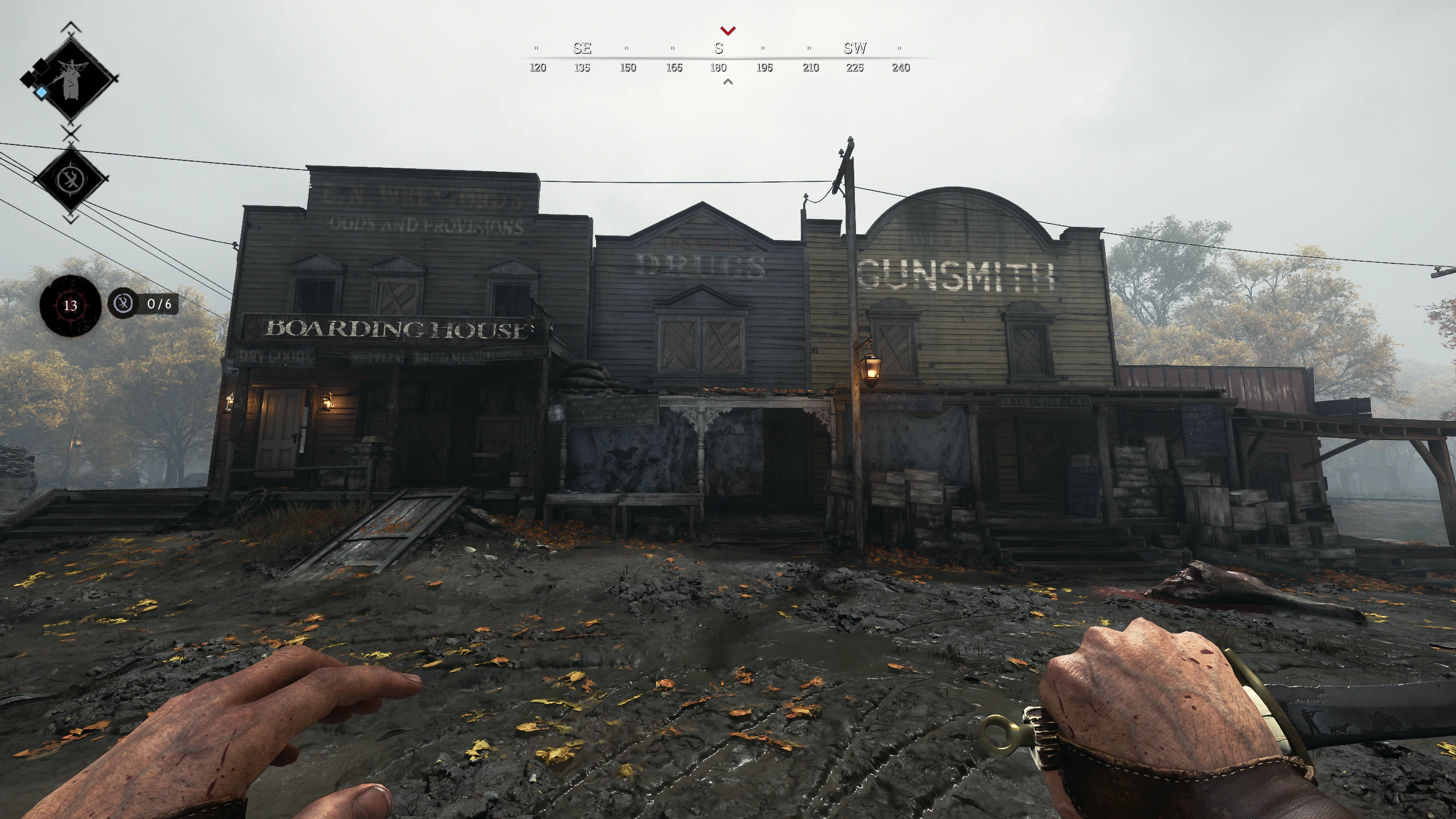Click the SW label on the compass bar

pyautogui.click(x=855, y=48)
